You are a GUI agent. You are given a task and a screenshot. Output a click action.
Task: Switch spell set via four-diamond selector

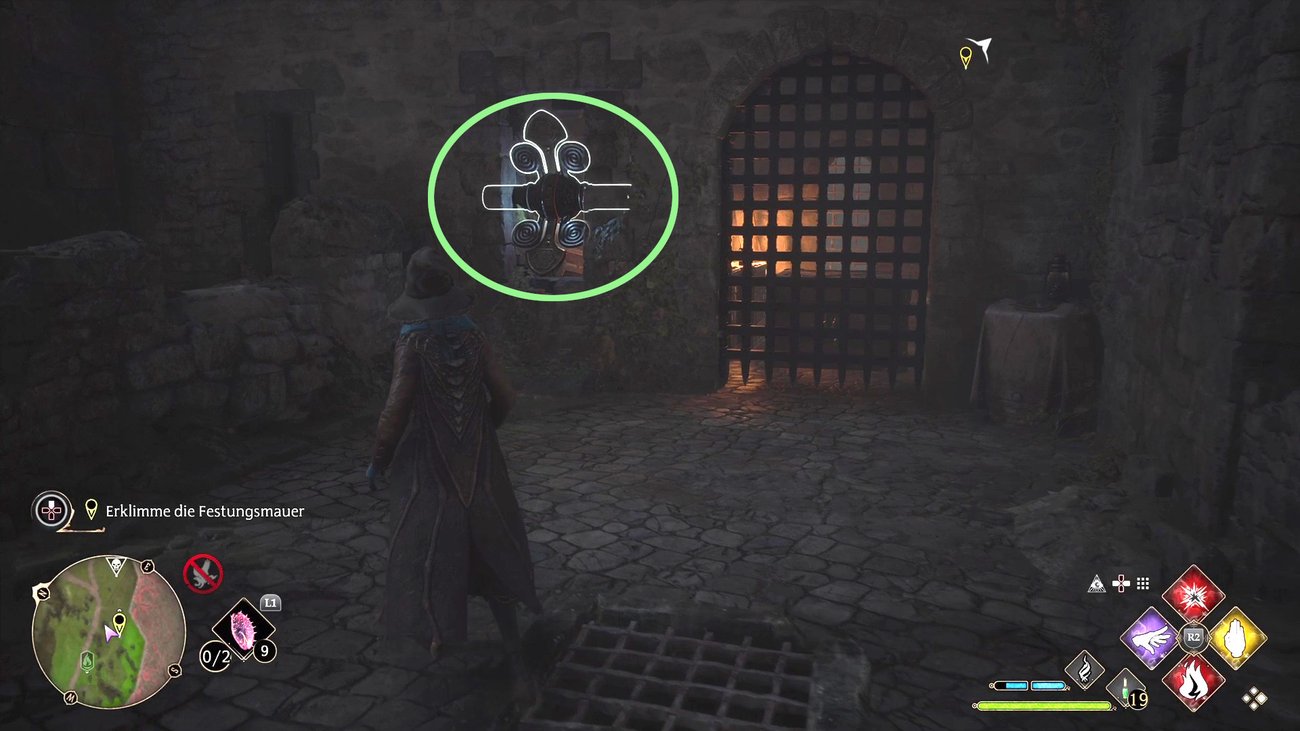pos(1255,698)
